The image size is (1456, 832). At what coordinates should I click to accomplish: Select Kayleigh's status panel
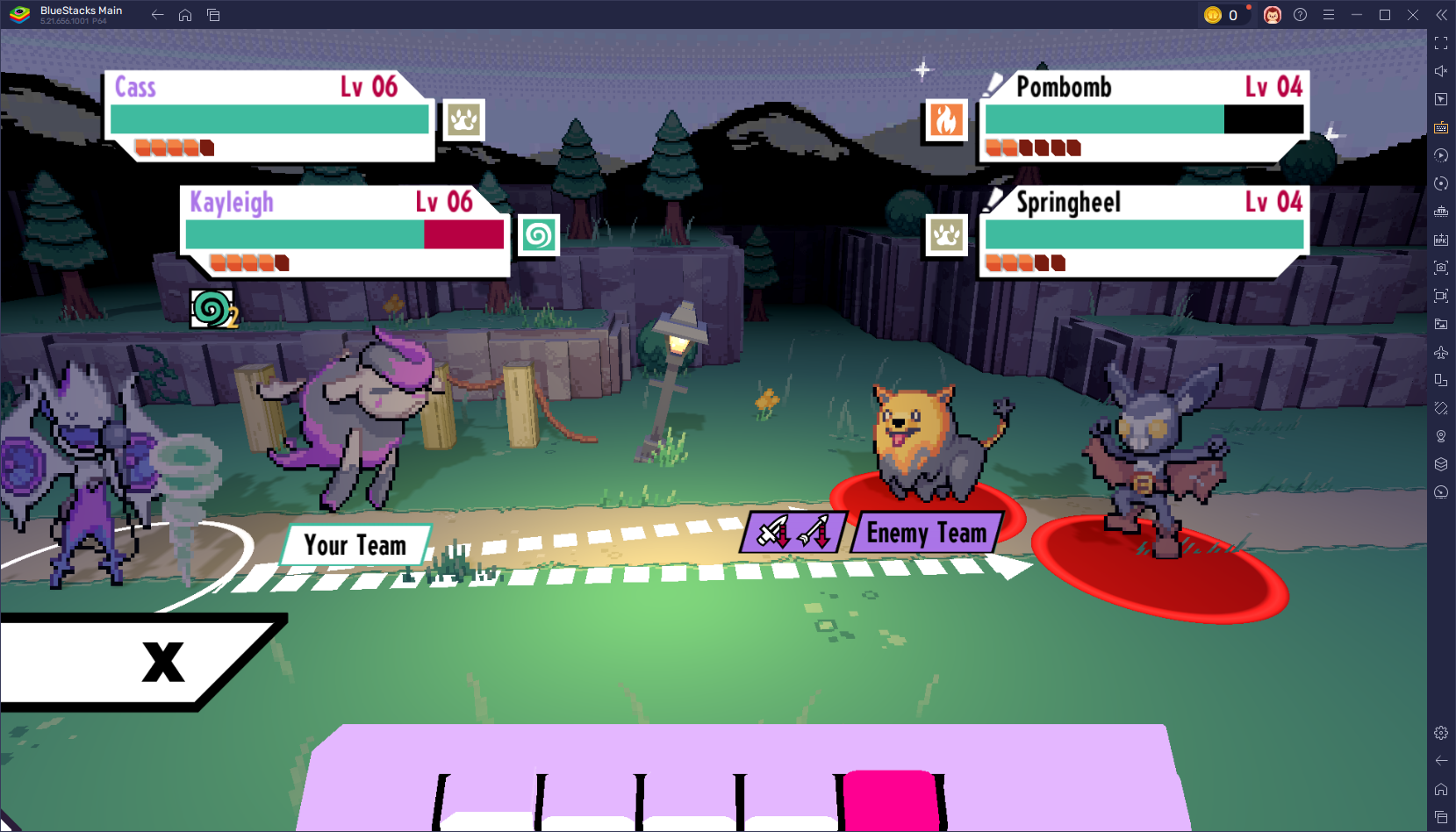click(x=345, y=231)
